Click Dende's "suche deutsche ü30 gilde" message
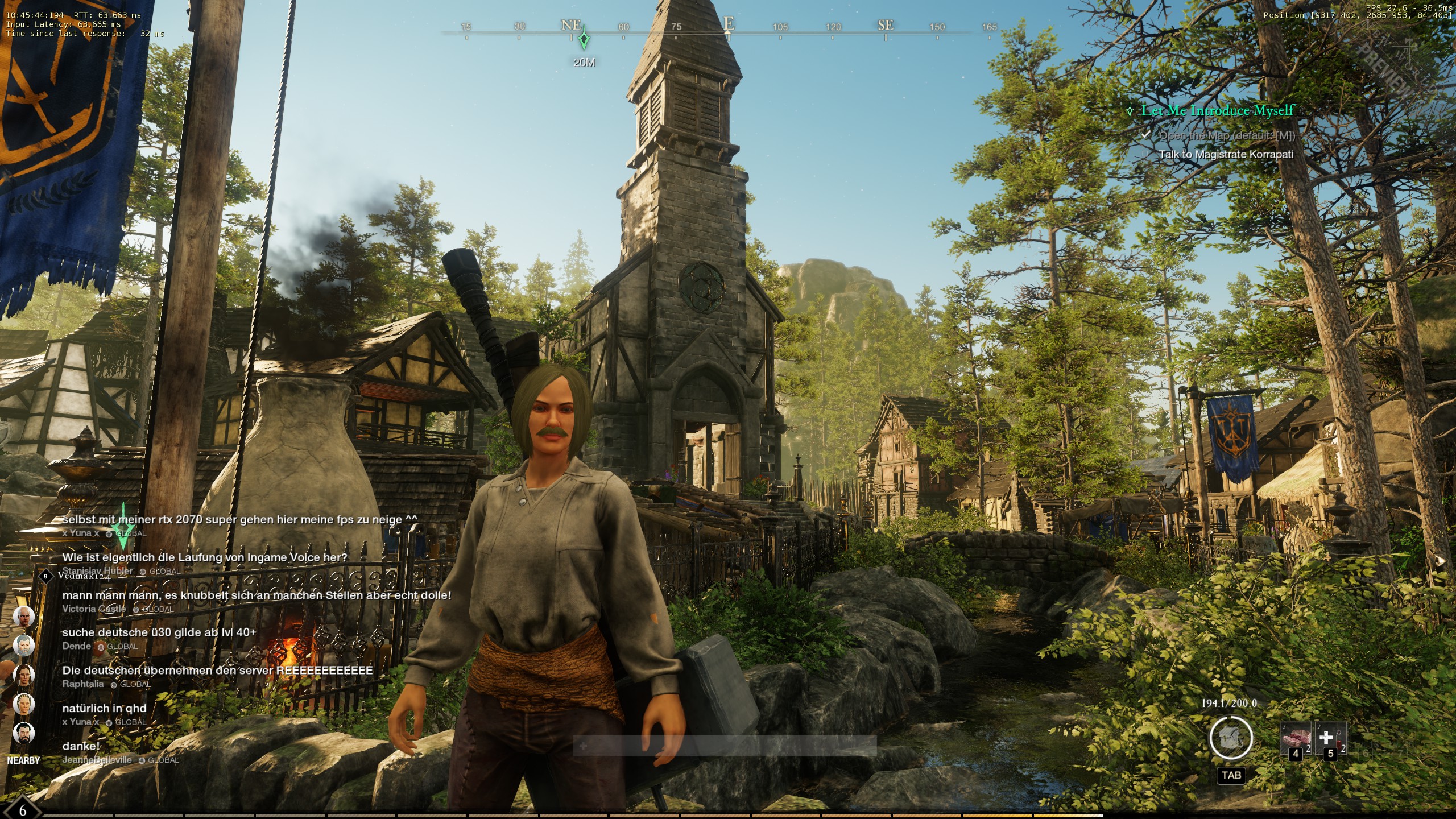 tap(159, 632)
